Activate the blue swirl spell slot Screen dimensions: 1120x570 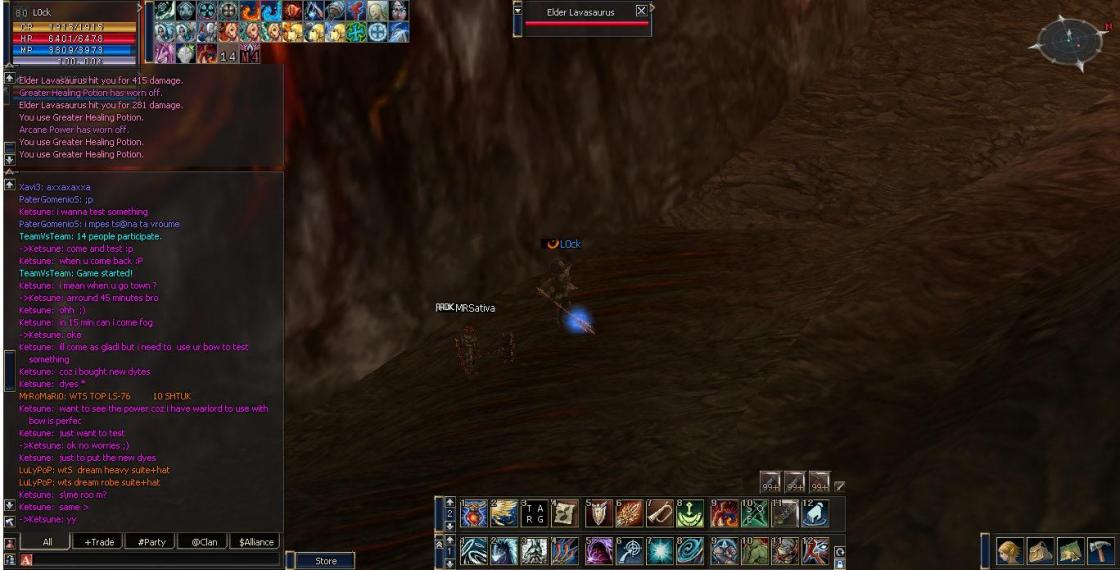coord(691,551)
